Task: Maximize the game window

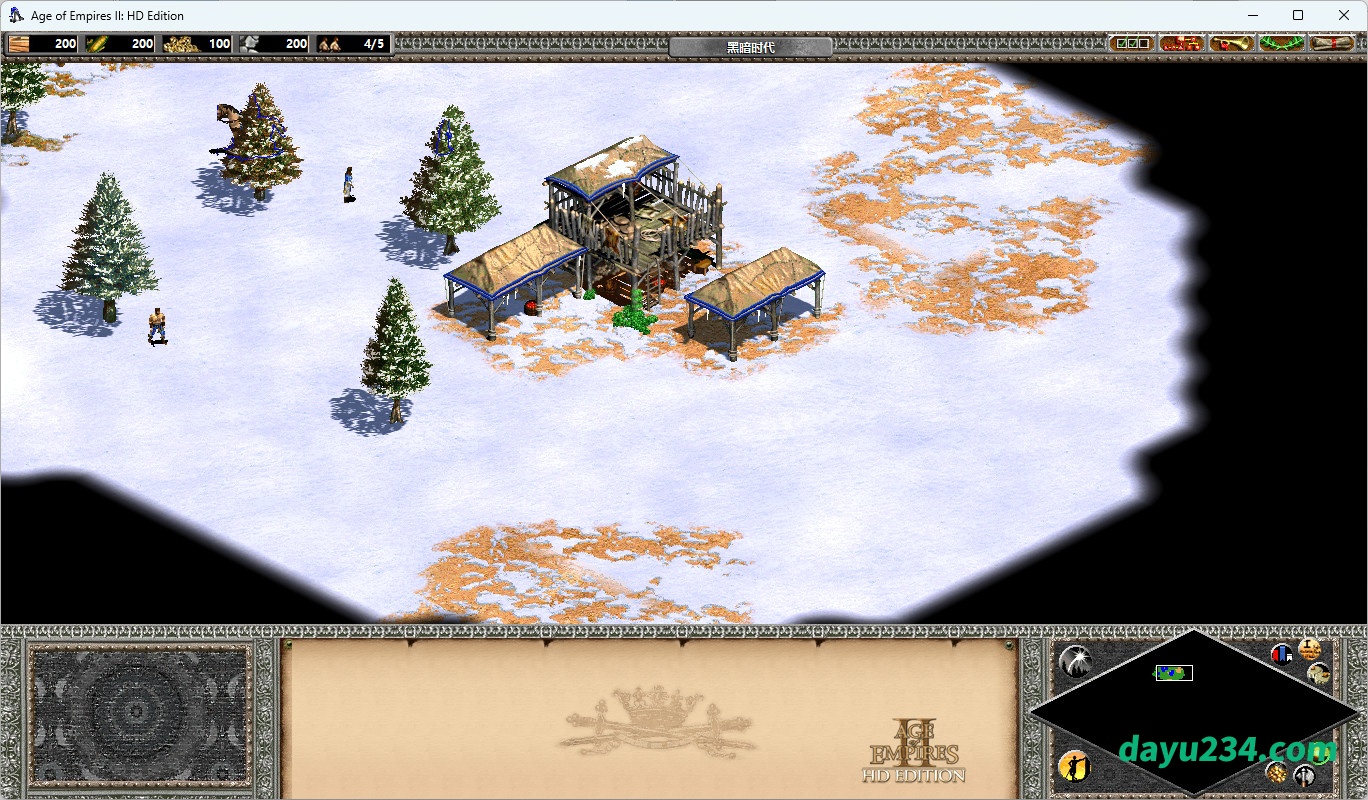Action: tap(1298, 15)
